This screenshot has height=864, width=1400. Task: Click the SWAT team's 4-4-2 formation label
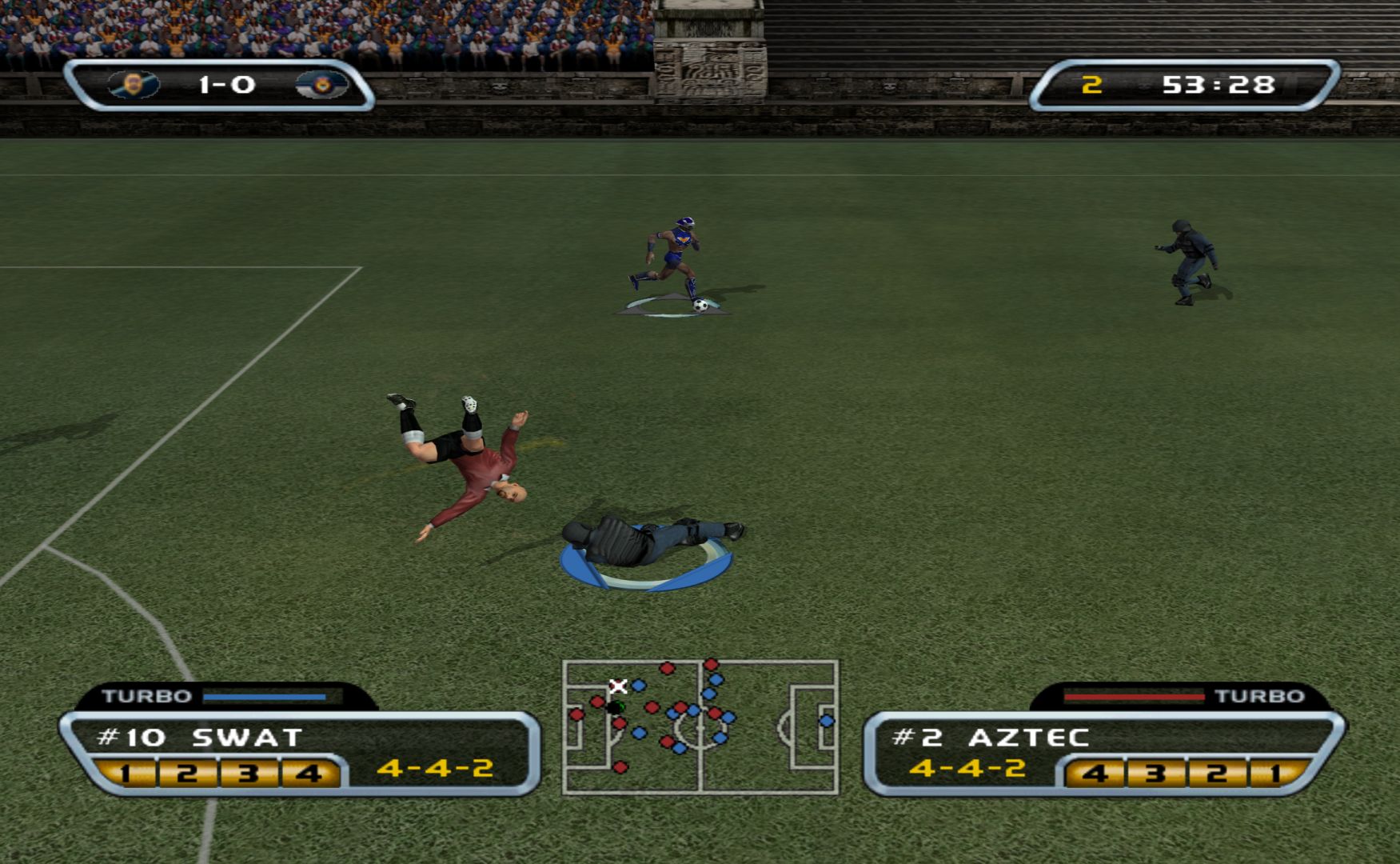click(x=435, y=768)
